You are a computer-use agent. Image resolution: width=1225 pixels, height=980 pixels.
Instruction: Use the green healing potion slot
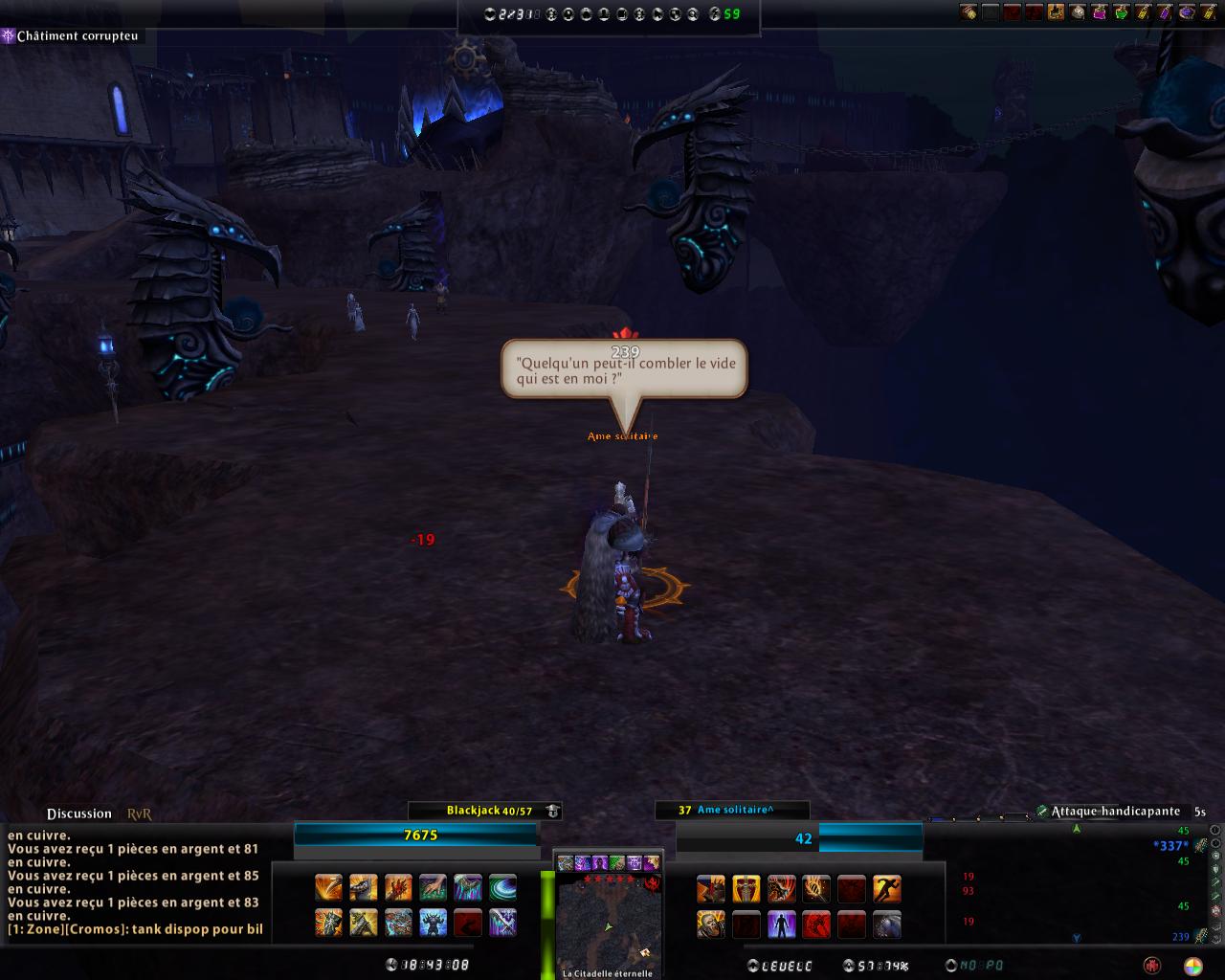tap(1122, 12)
